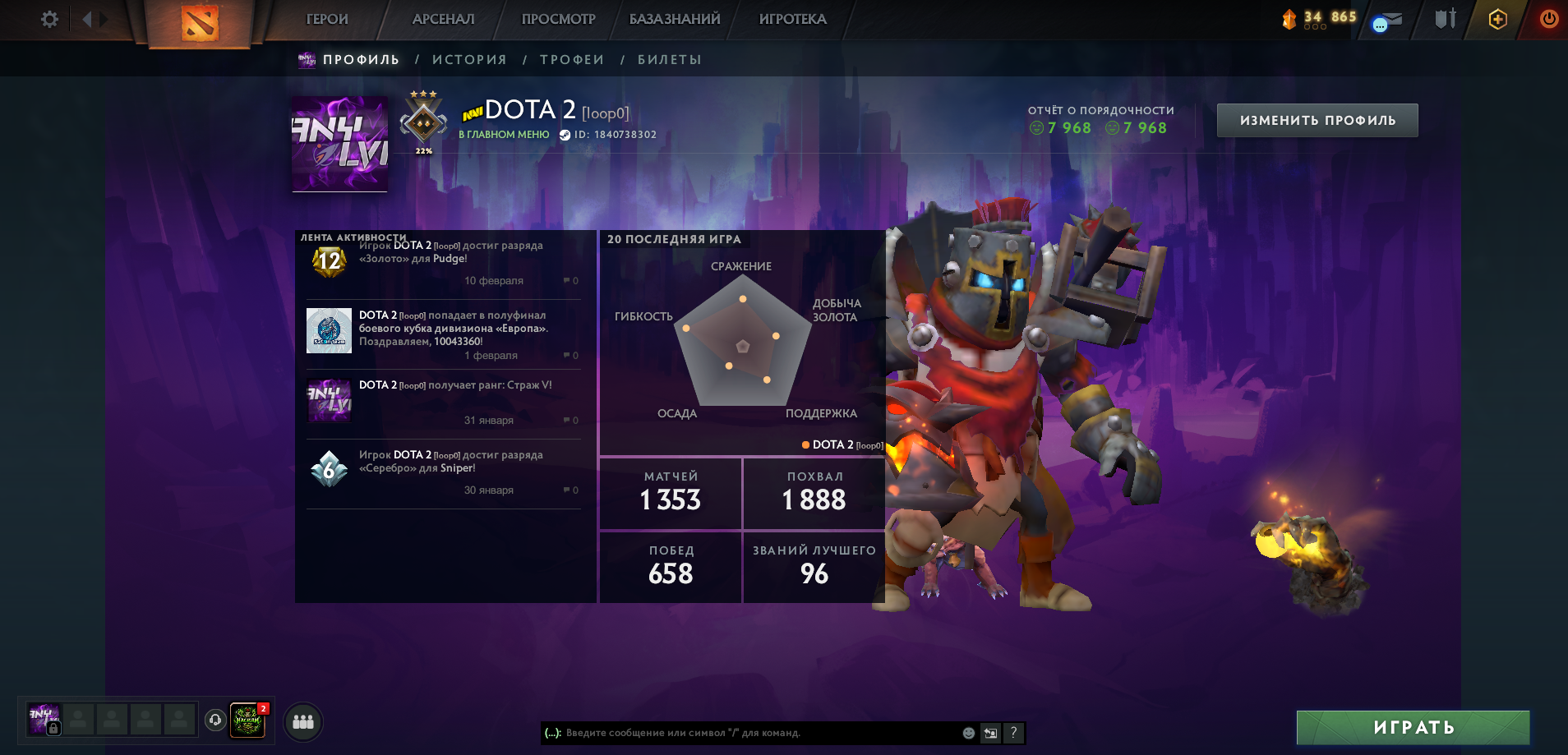This screenshot has width=1568, height=755.
Task: Open Dota Plus via the gold hexagon icon
Action: pos(1497,18)
